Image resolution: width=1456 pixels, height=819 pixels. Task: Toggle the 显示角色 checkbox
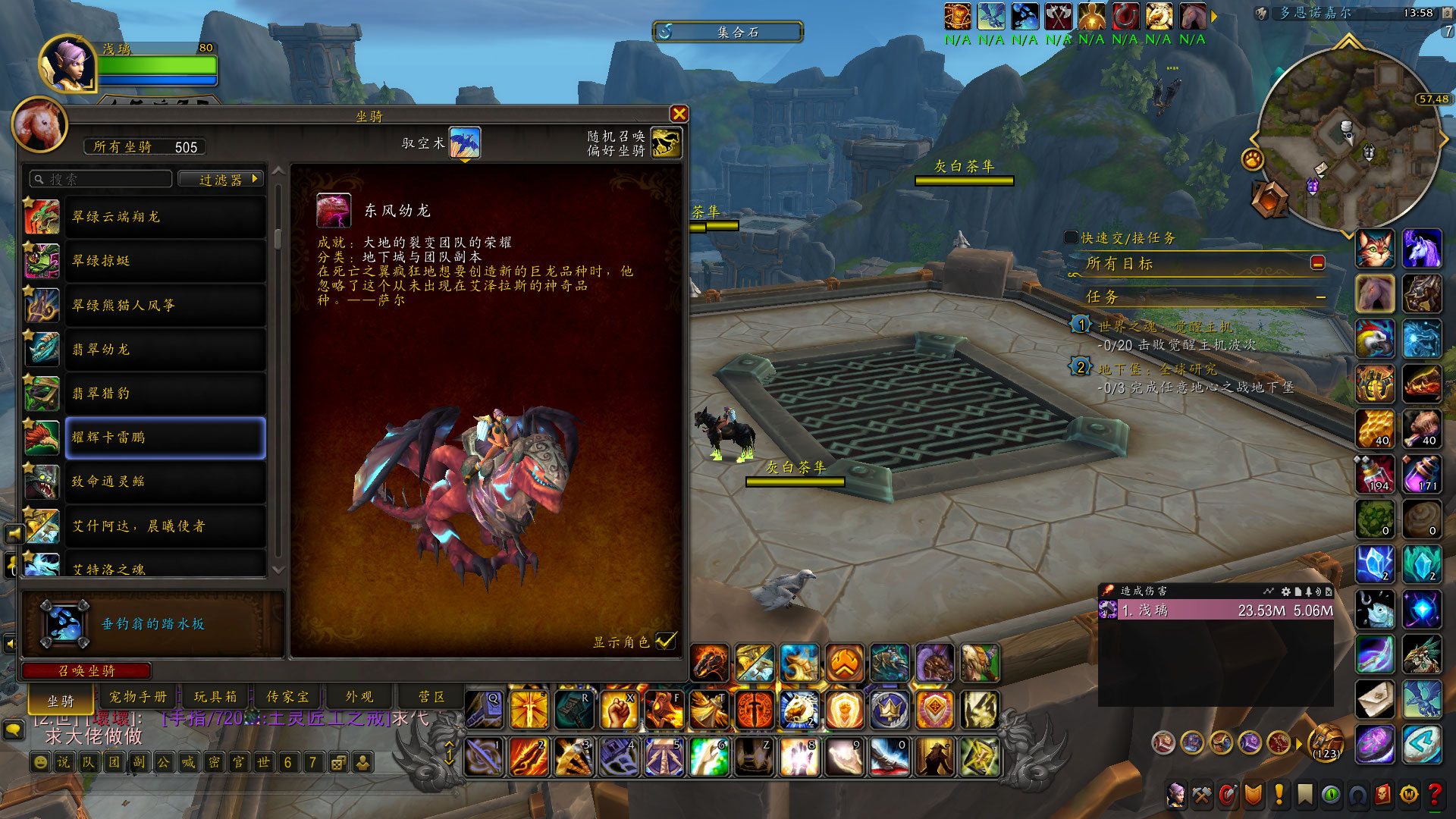point(665,641)
